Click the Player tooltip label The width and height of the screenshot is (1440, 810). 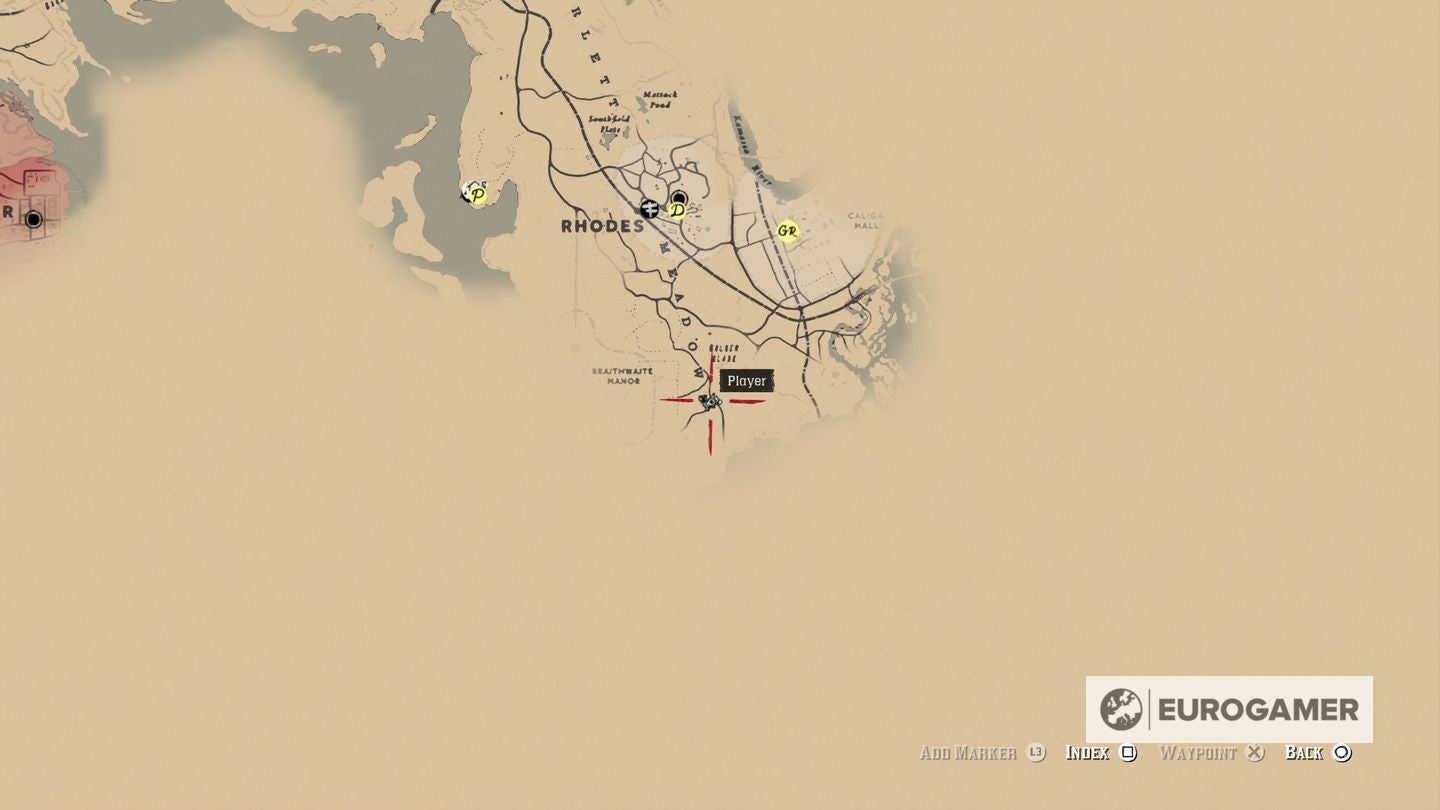(746, 380)
